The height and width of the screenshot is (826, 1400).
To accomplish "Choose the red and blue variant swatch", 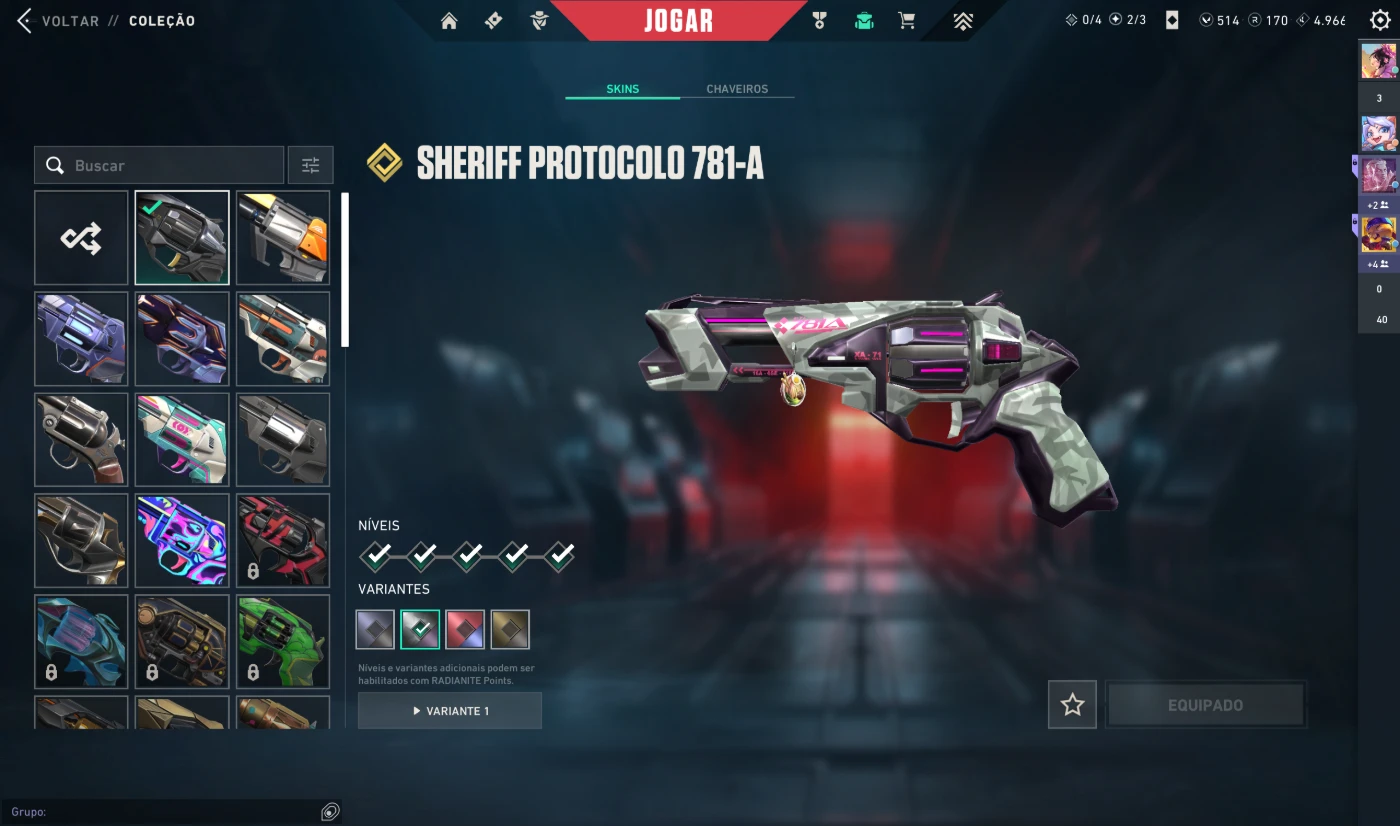I will click(x=465, y=629).
